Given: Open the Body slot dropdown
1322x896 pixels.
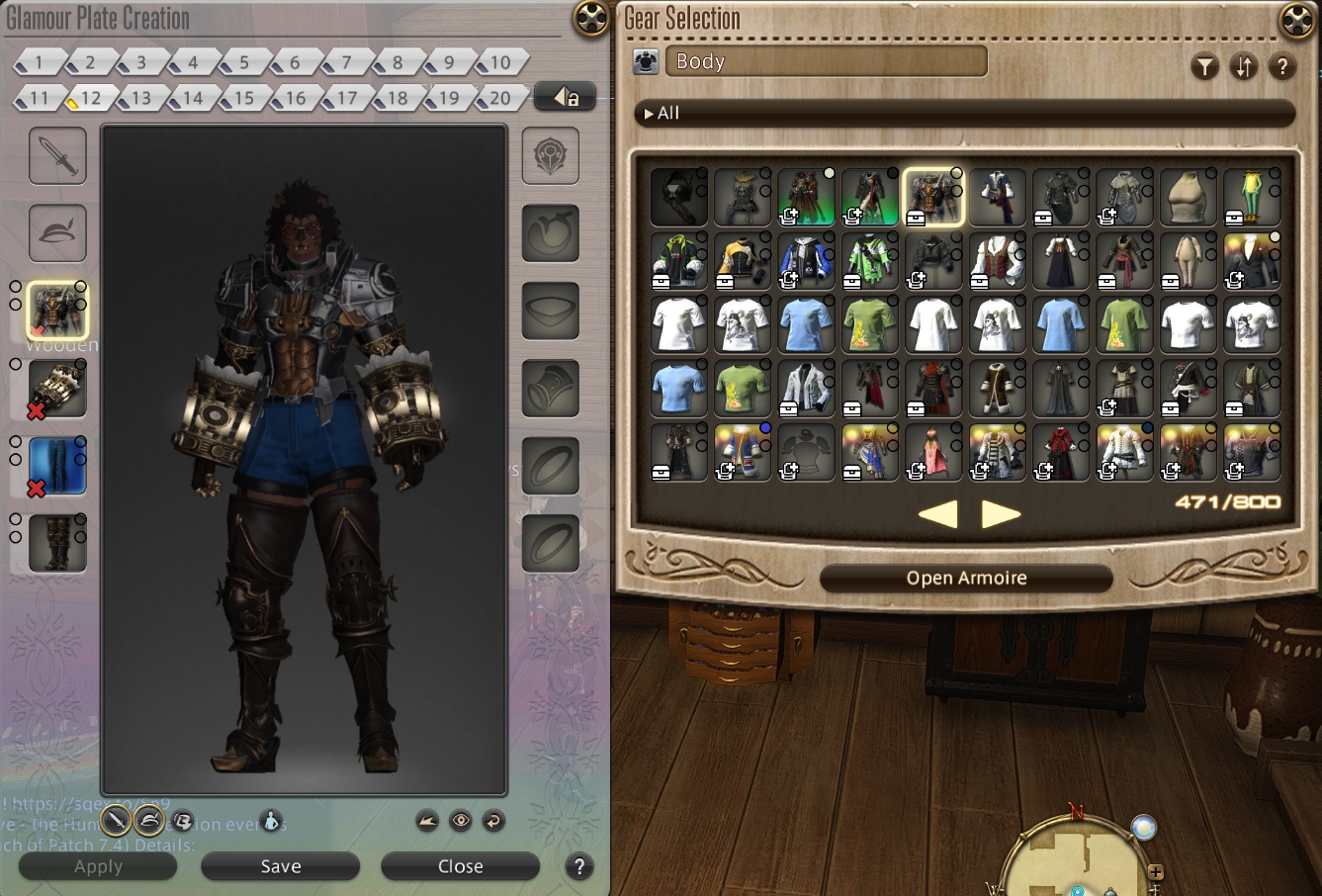Looking at the screenshot, I should (x=826, y=61).
